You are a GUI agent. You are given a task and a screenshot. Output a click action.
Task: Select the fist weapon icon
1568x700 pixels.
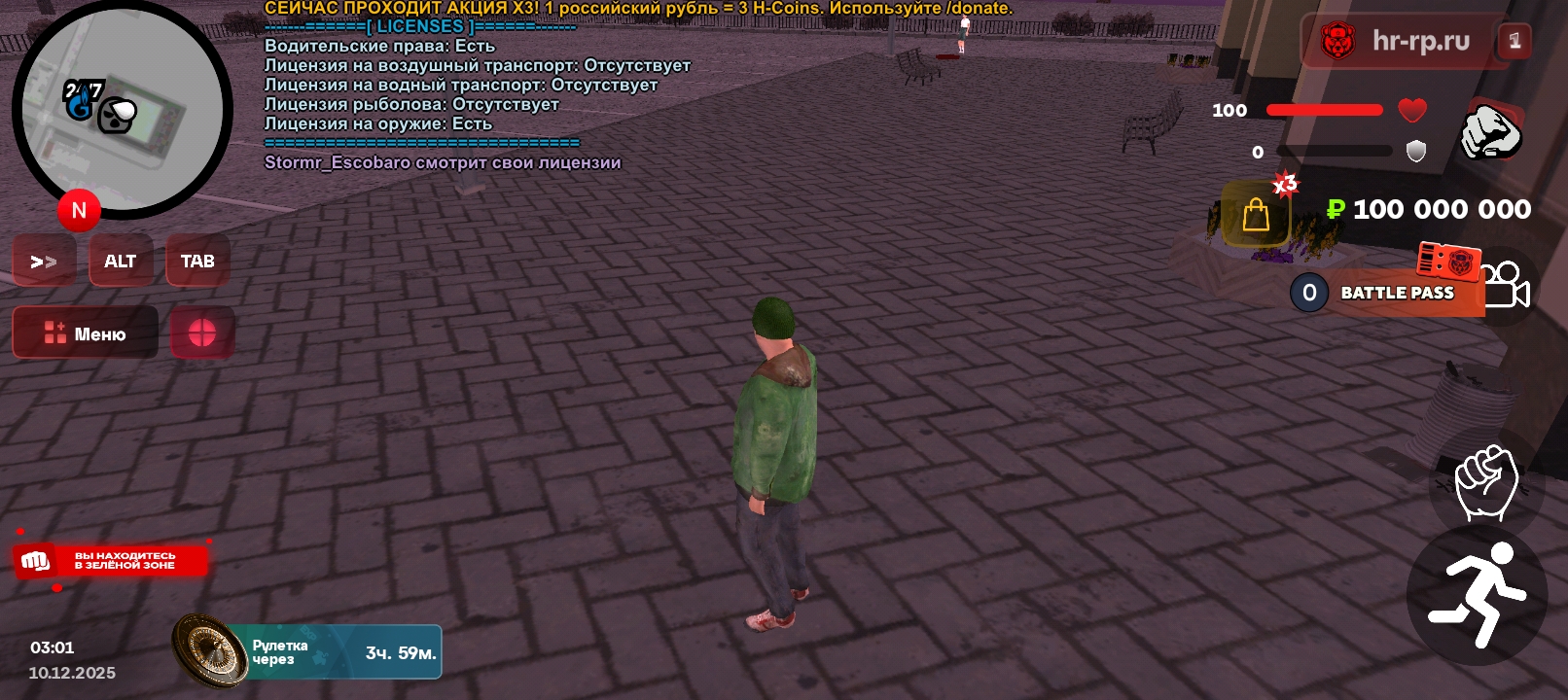pyautogui.click(x=1489, y=132)
